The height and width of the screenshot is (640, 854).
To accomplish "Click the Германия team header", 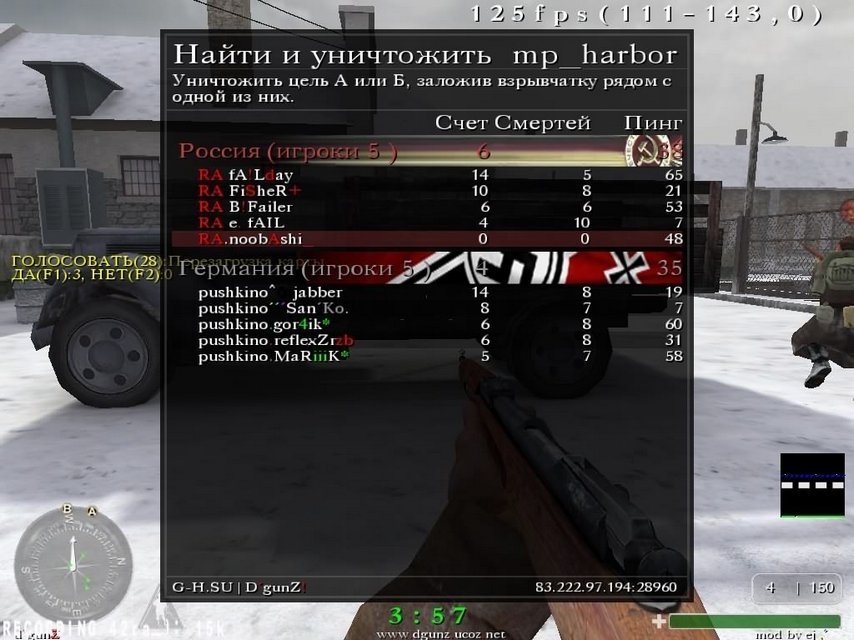I will click(x=304, y=268).
